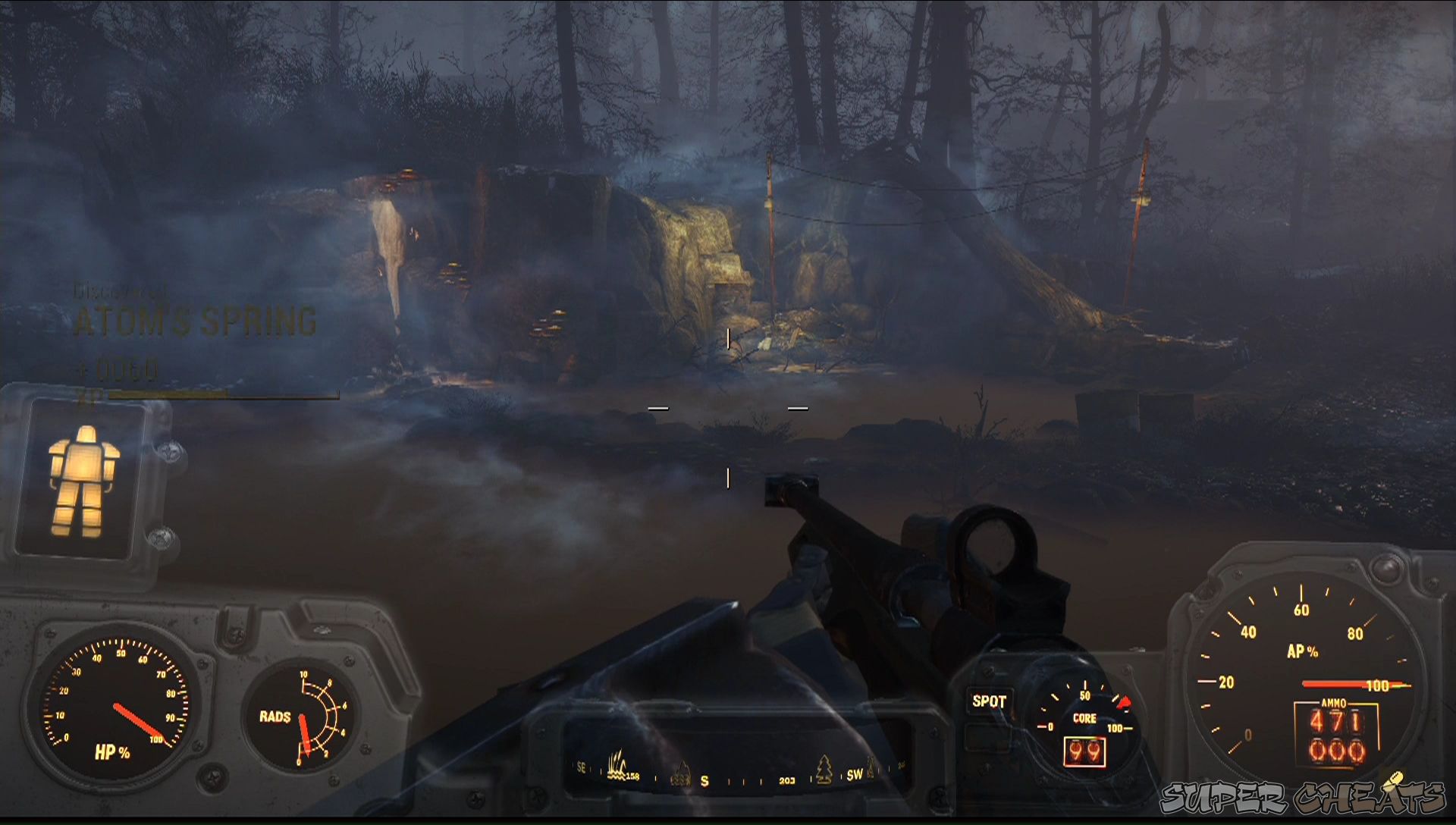1456x825 pixels.
Task: Select the S heading on the compass
Action: [705, 780]
